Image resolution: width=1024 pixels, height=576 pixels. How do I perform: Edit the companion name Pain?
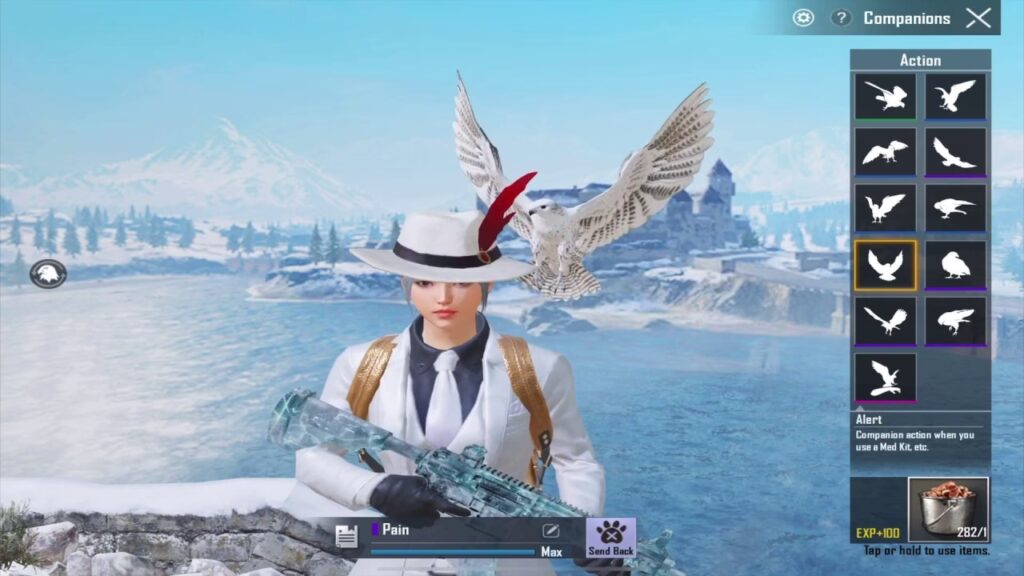550,530
